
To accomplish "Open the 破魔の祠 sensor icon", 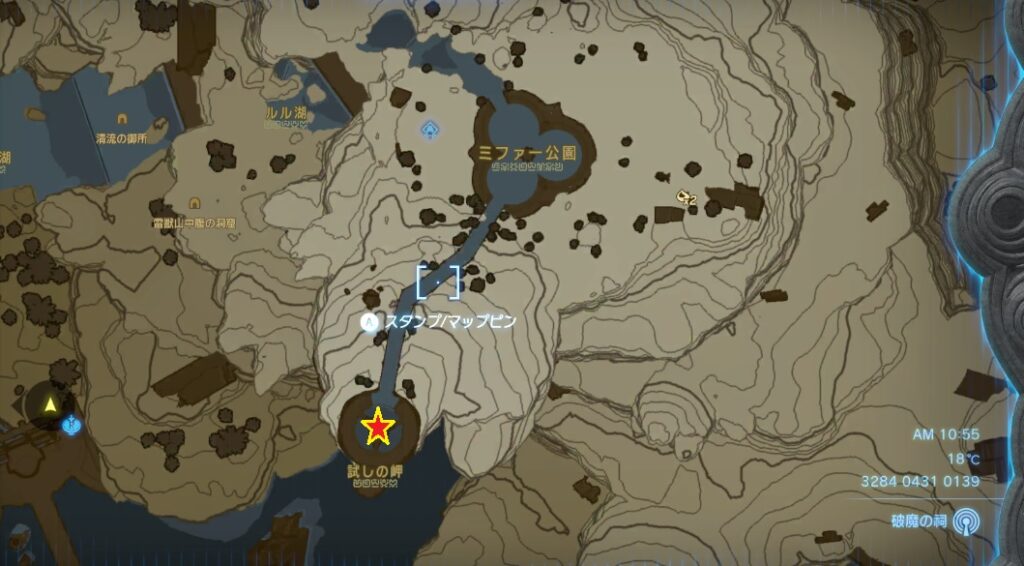I will click(965, 521).
